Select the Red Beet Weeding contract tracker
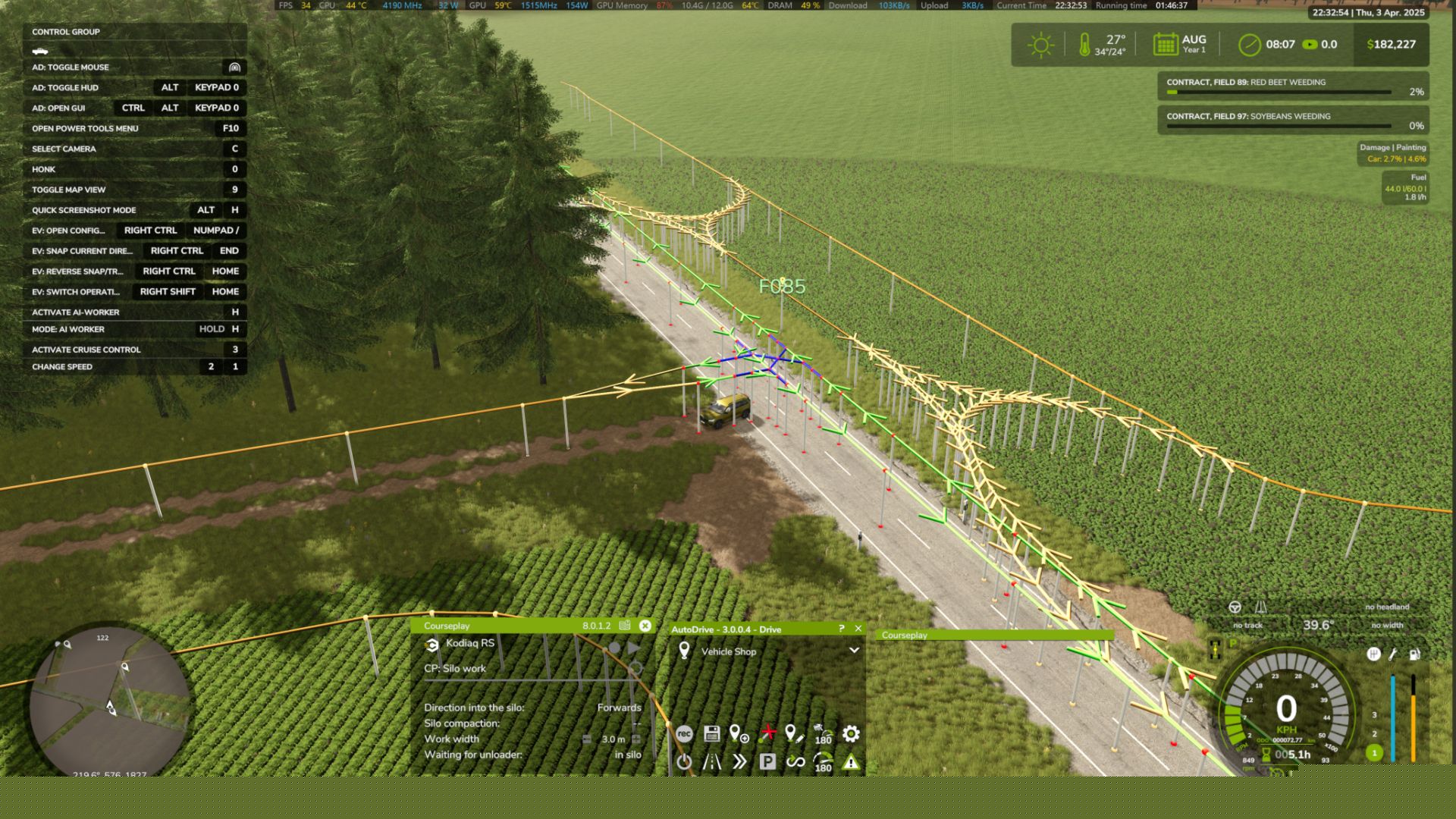Viewport: 1456px width, 819px height. click(1293, 86)
